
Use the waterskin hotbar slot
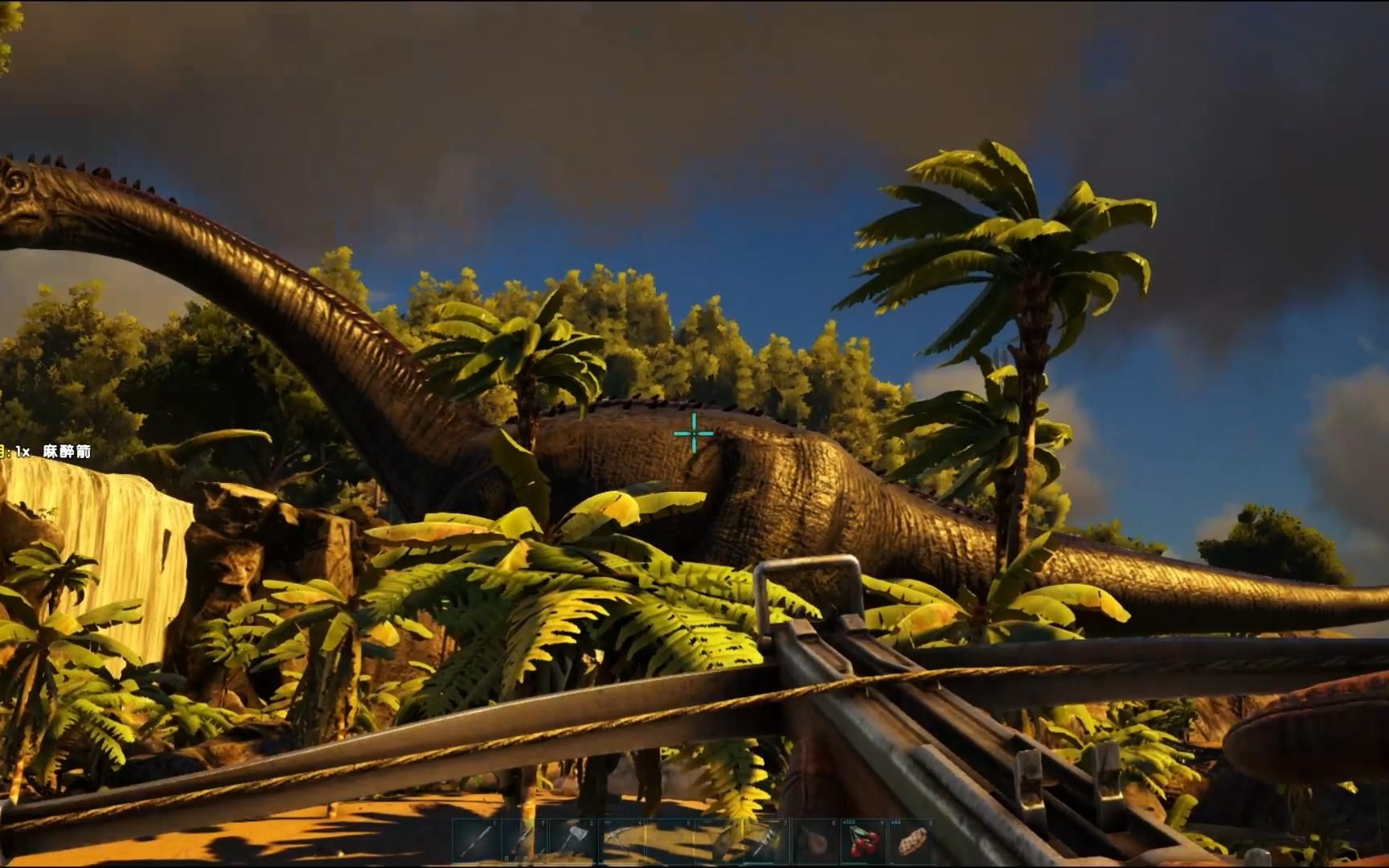tap(814, 841)
